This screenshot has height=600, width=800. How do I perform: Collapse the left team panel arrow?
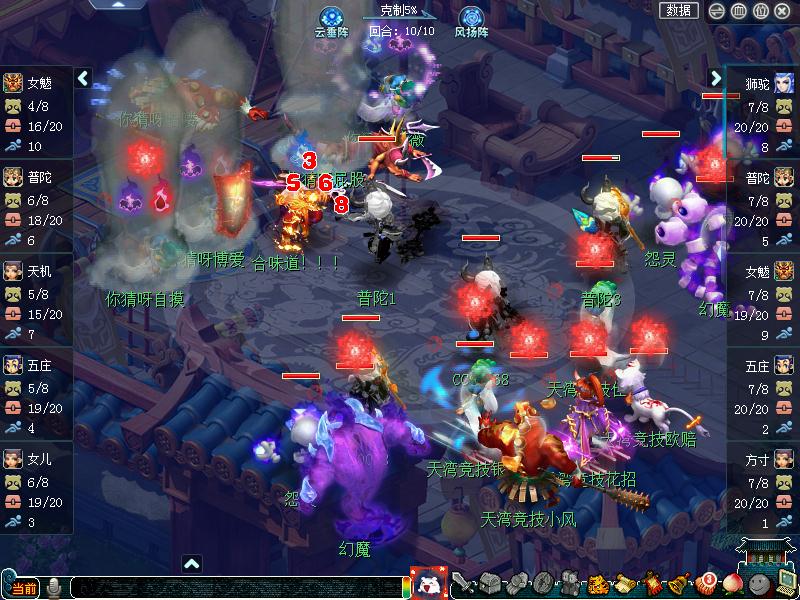(83, 78)
